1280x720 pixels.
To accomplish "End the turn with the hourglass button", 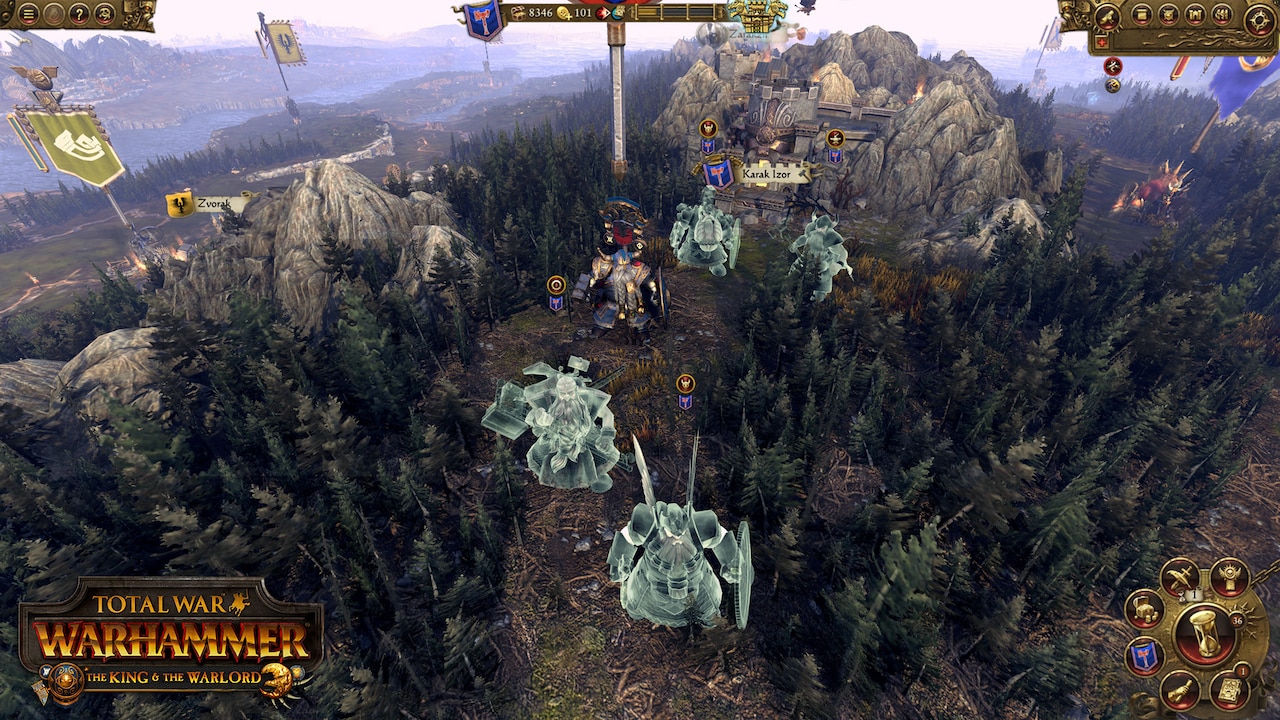I will (1204, 633).
